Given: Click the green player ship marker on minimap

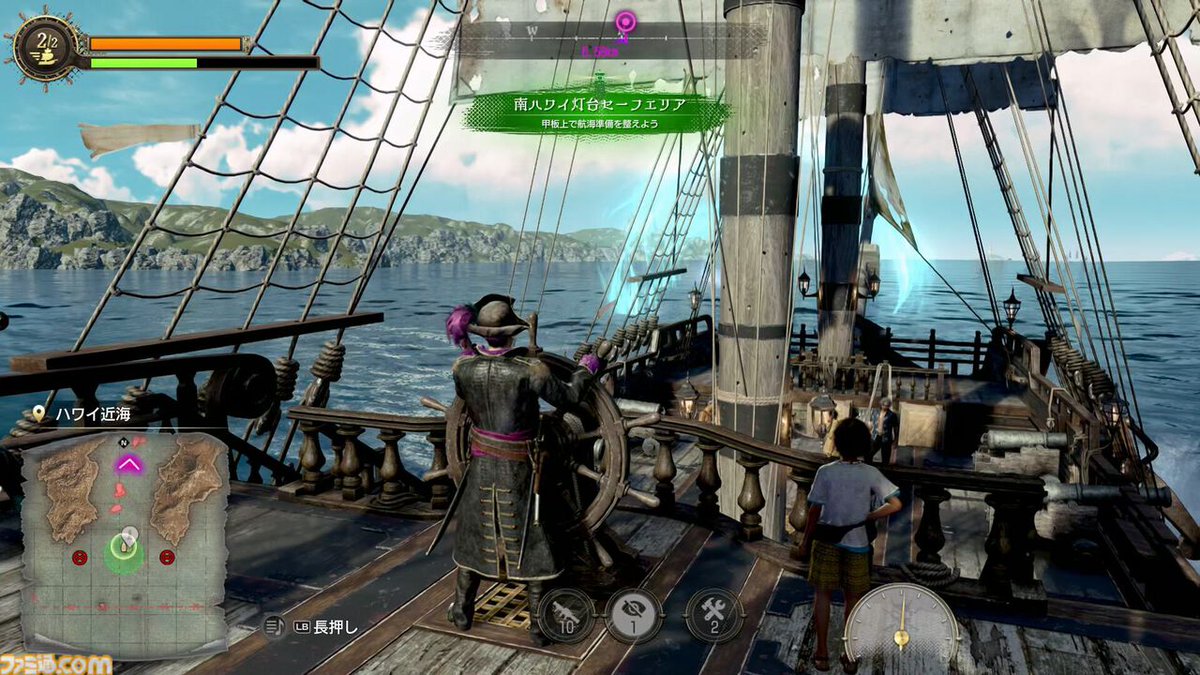Looking at the screenshot, I should pyautogui.click(x=124, y=551).
